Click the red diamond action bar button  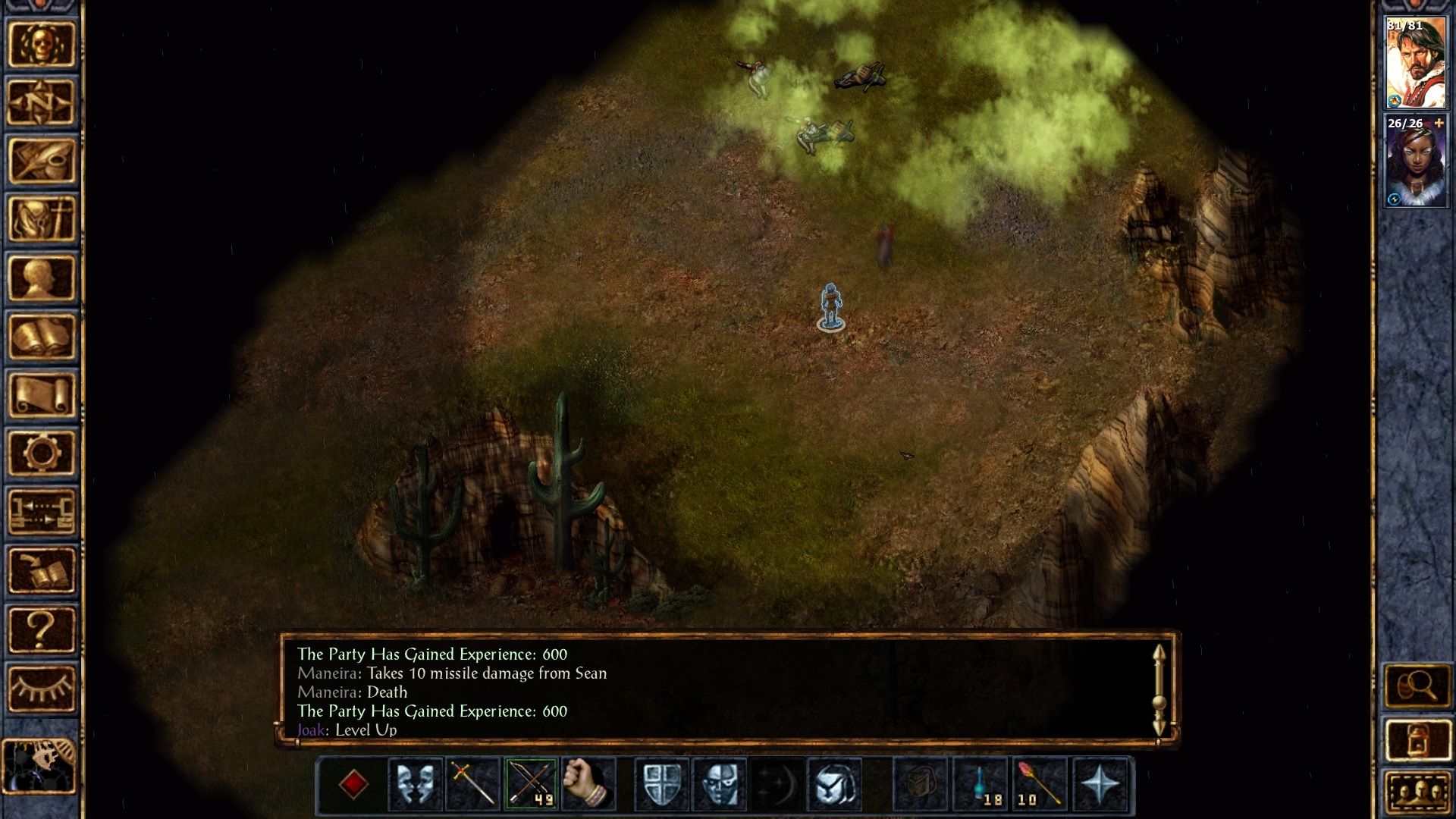point(354,783)
